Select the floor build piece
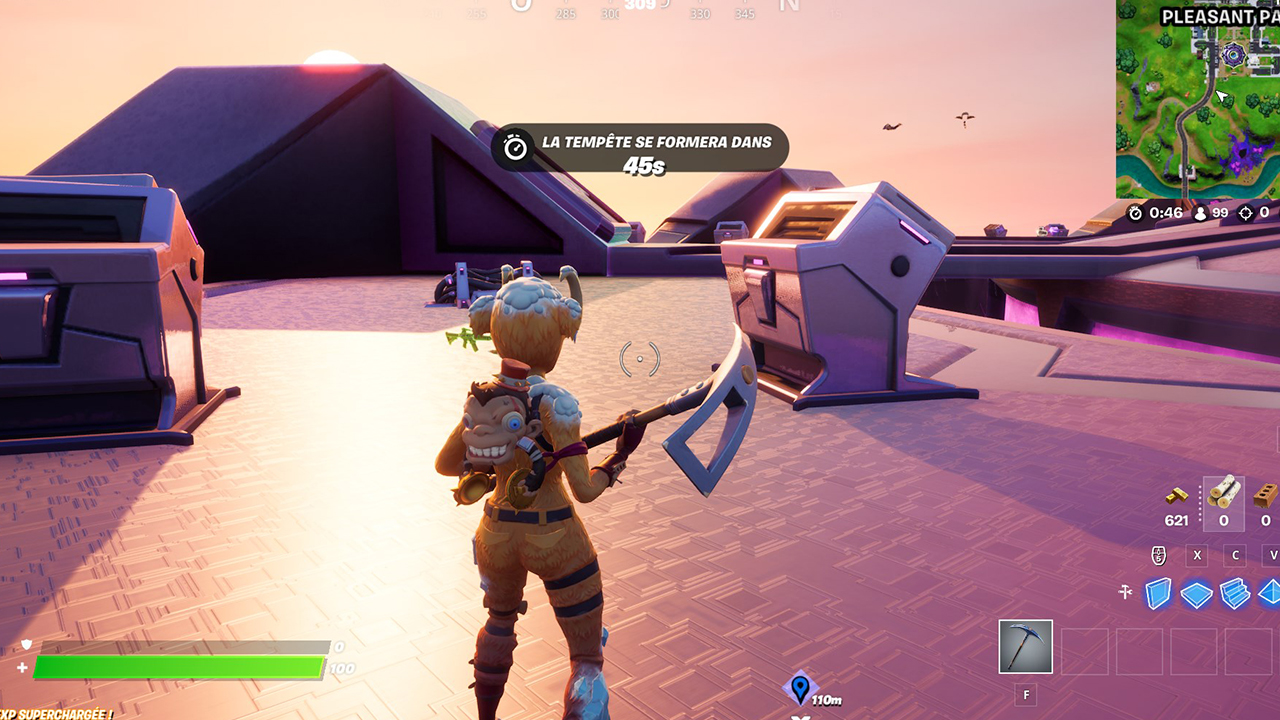 click(x=1197, y=594)
